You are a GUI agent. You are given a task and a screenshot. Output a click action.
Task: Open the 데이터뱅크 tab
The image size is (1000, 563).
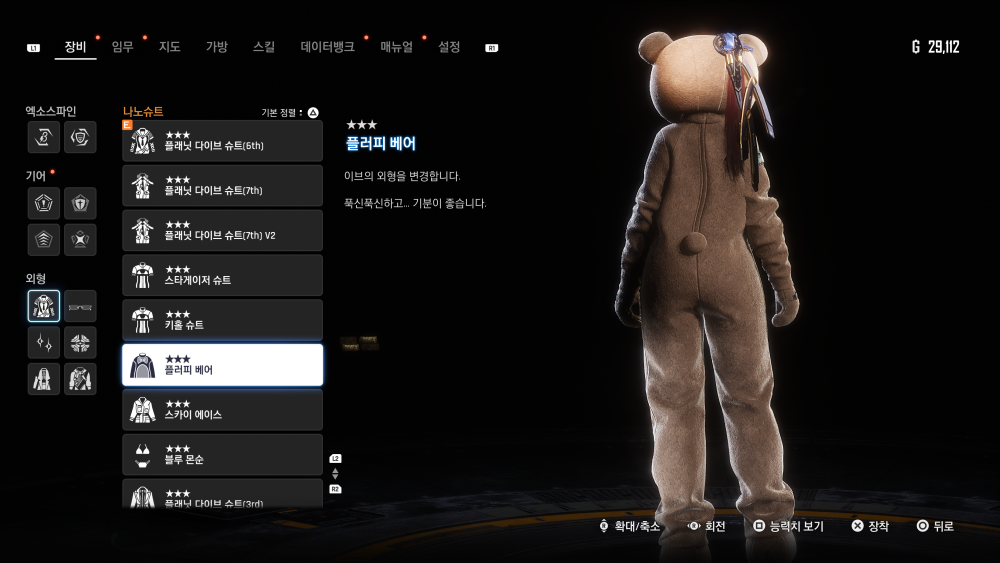[x=327, y=47]
